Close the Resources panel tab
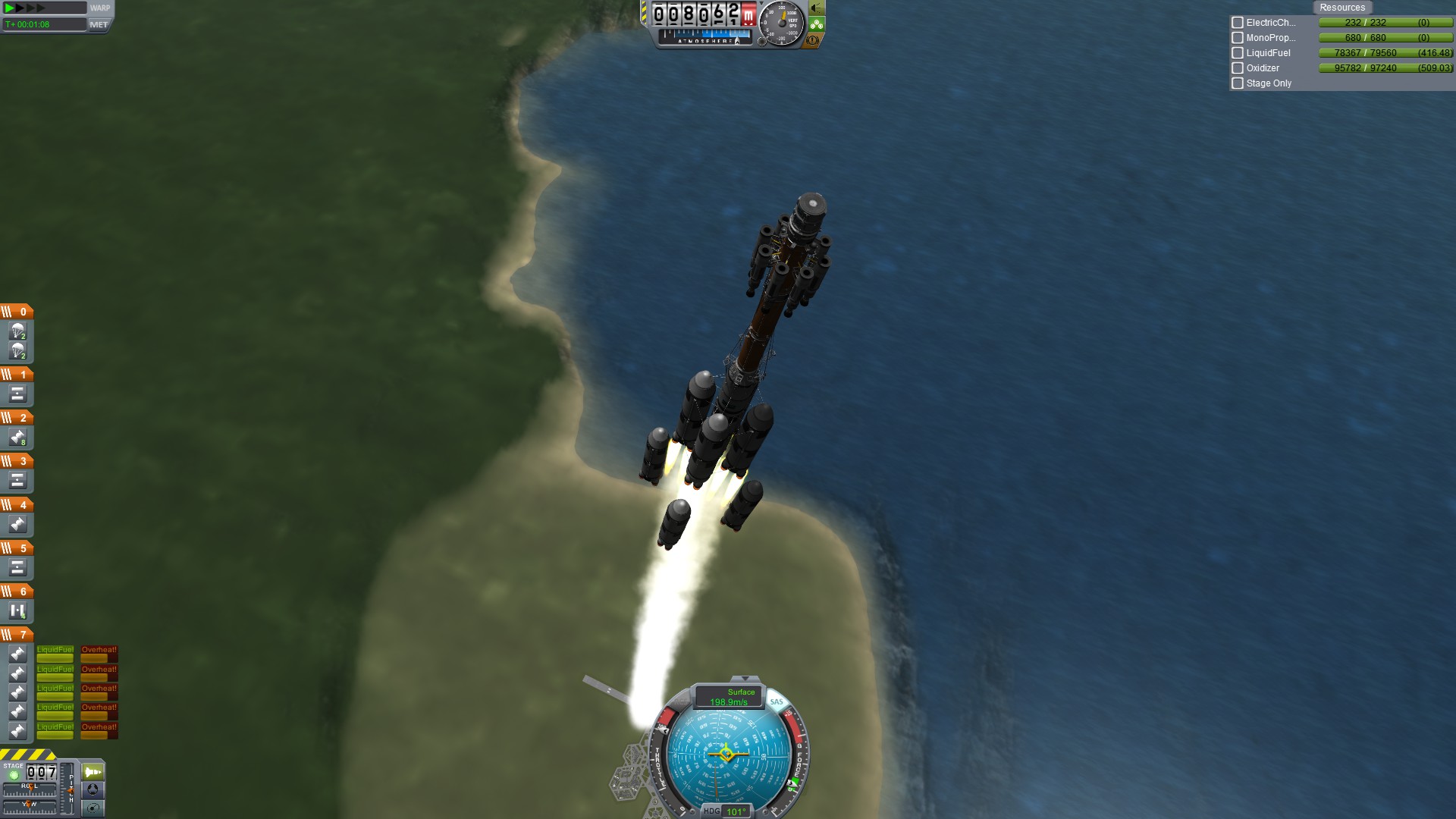 (1341, 8)
